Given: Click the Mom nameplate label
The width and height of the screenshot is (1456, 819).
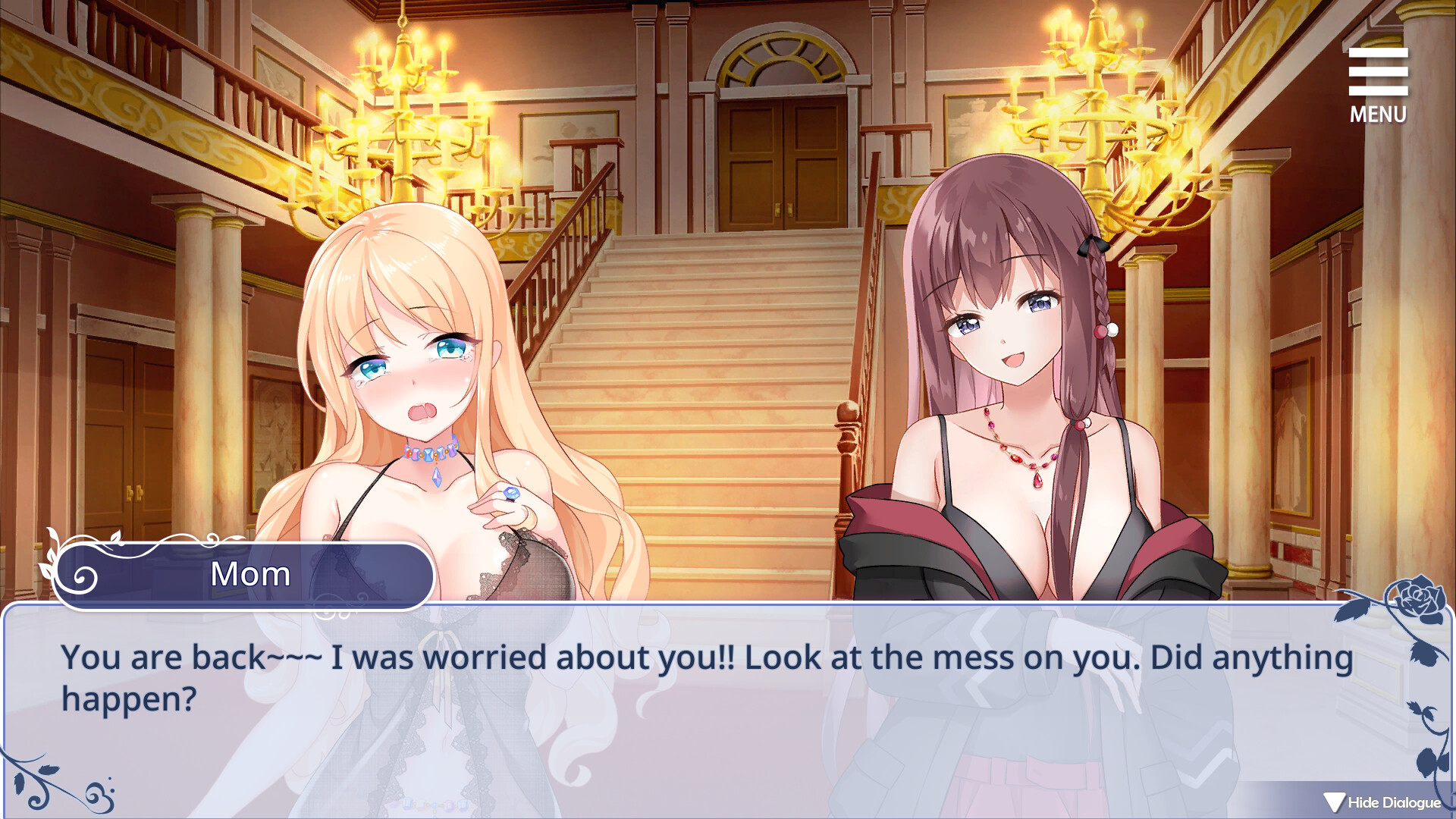Looking at the screenshot, I should click(249, 575).
